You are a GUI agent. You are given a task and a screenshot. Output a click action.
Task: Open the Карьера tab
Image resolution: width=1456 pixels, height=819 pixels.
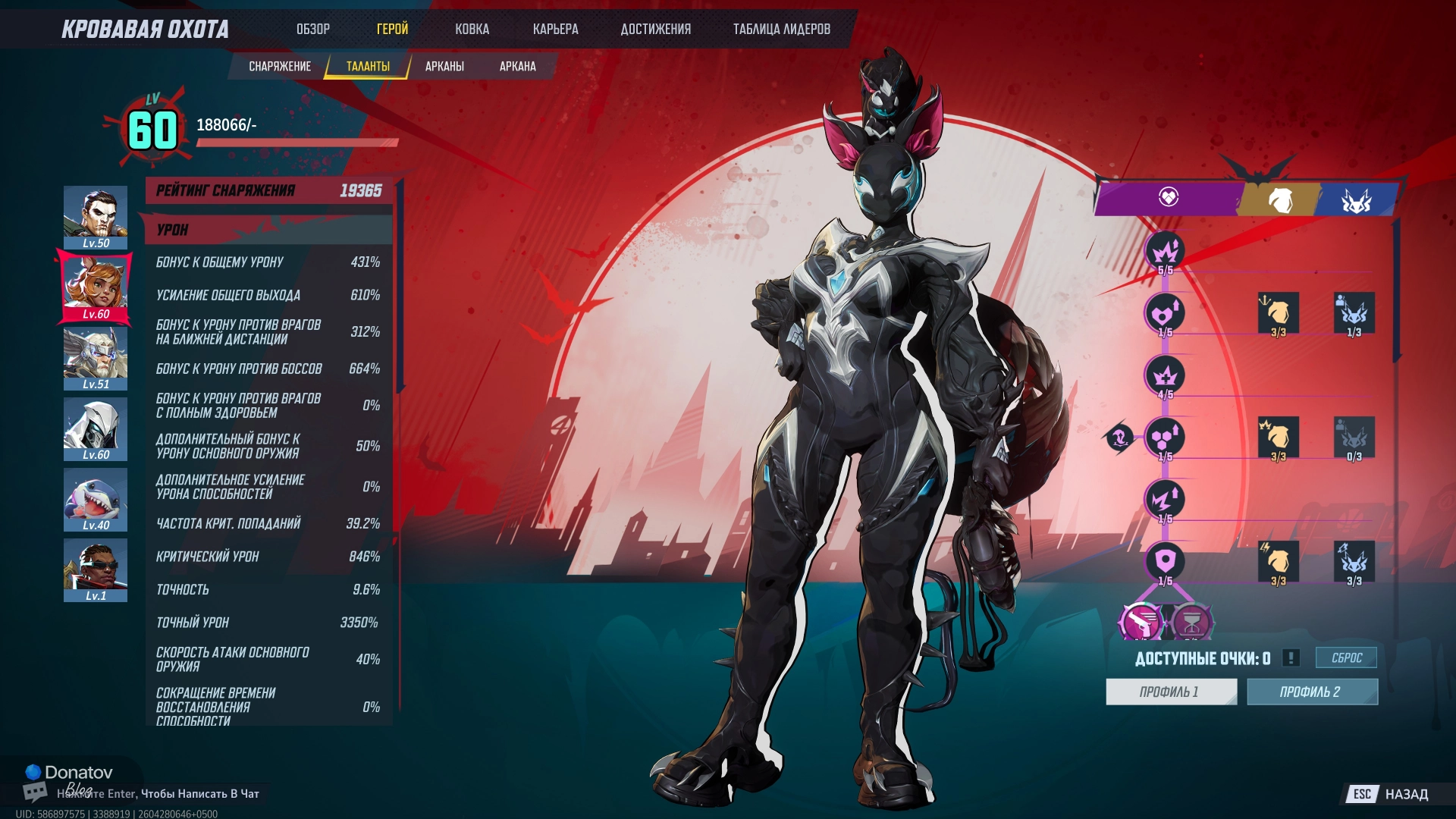pos(555,30)
